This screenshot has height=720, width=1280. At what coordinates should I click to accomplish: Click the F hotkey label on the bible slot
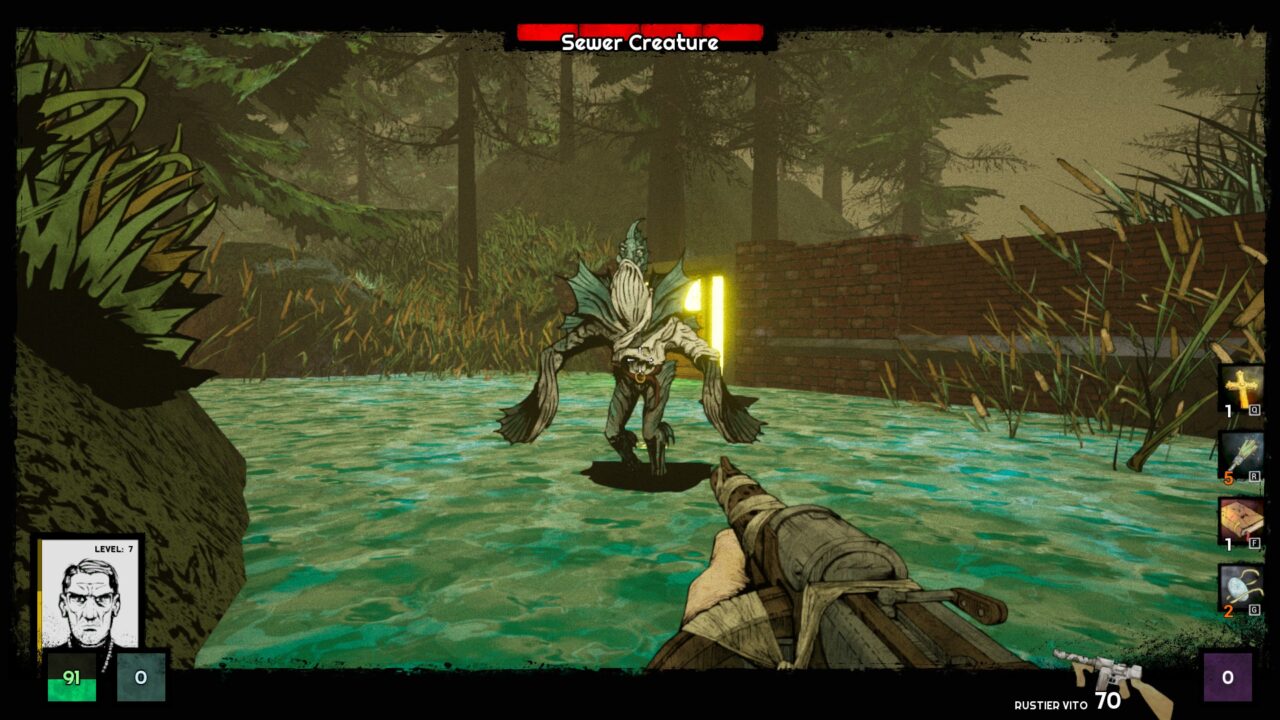click(x=1254, y=542)
